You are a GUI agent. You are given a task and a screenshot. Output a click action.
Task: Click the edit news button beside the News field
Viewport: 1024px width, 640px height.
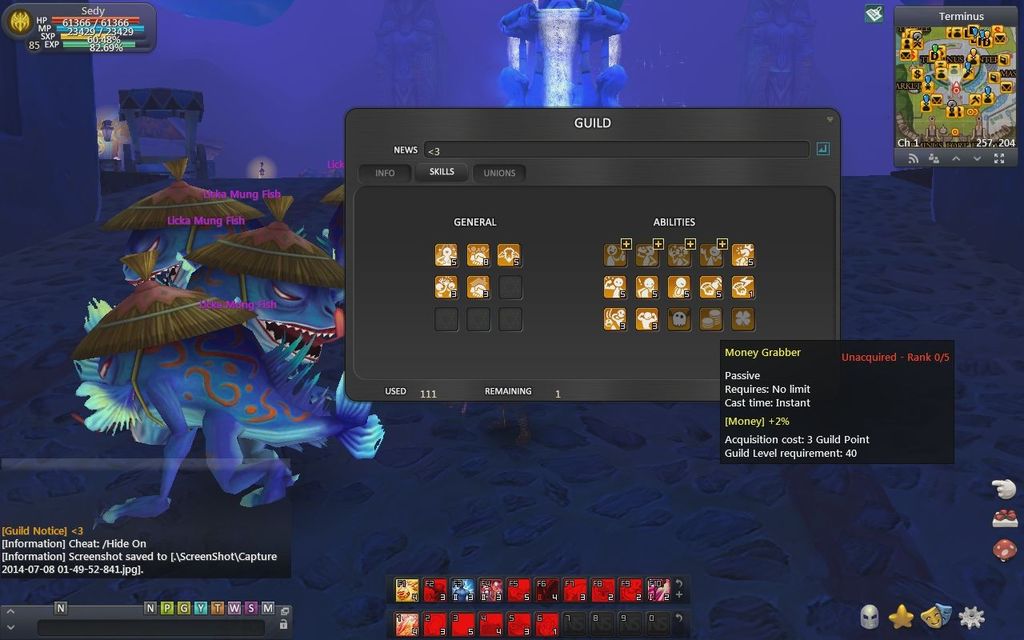pyautogui.click(x=823, y=149)
